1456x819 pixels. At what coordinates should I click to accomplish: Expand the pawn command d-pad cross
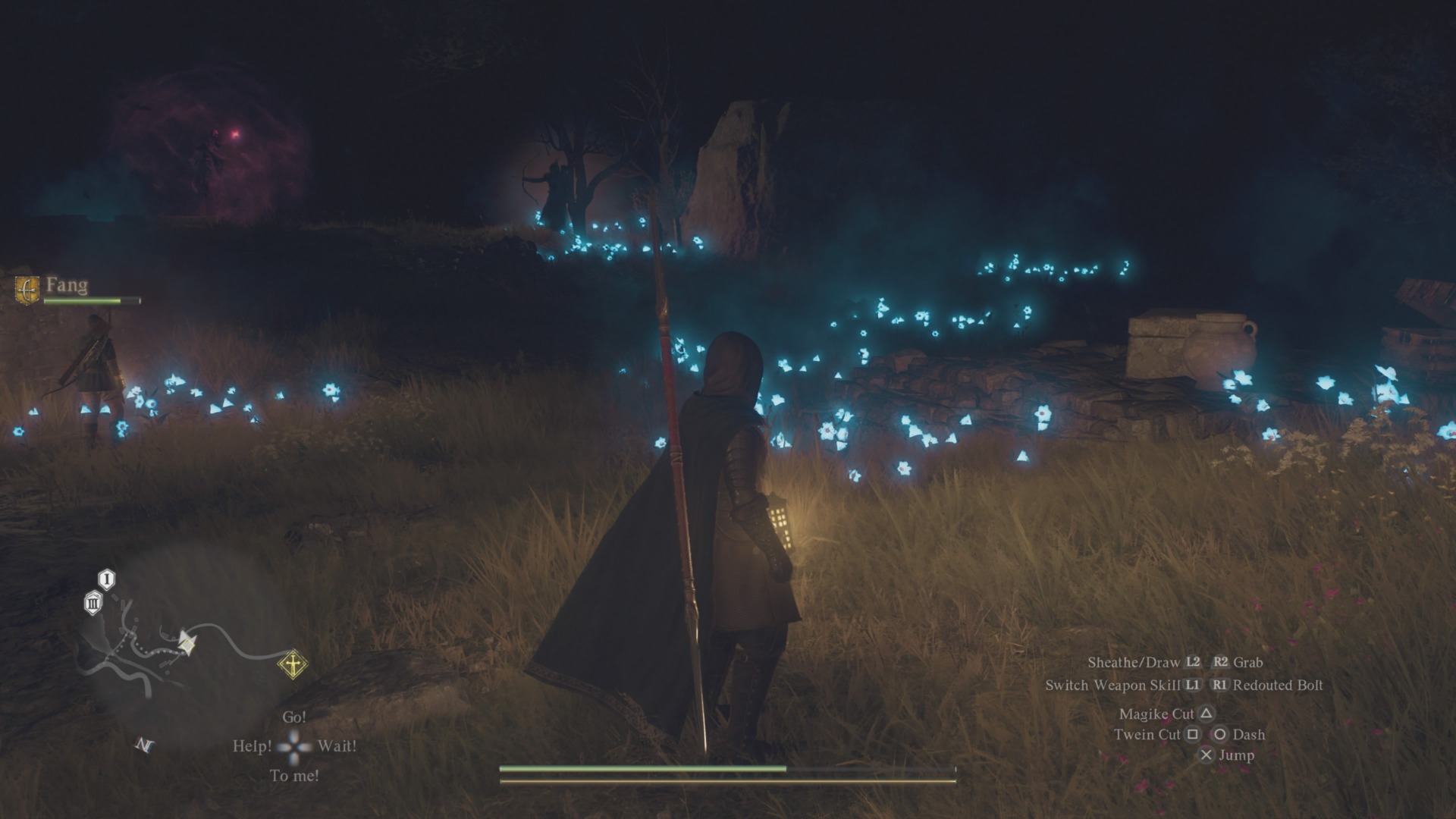tap(293, 745)
